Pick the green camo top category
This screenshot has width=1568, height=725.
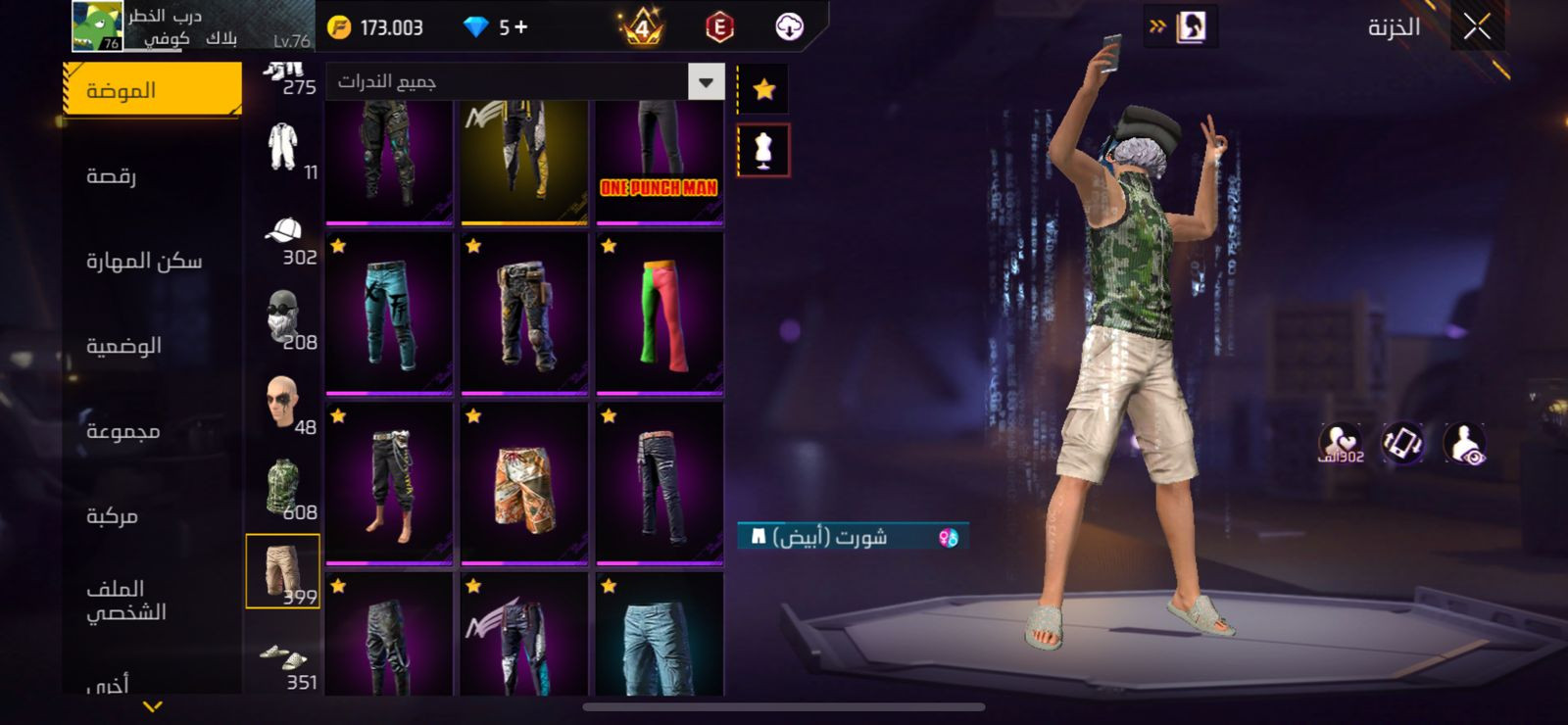click(283, 487)
